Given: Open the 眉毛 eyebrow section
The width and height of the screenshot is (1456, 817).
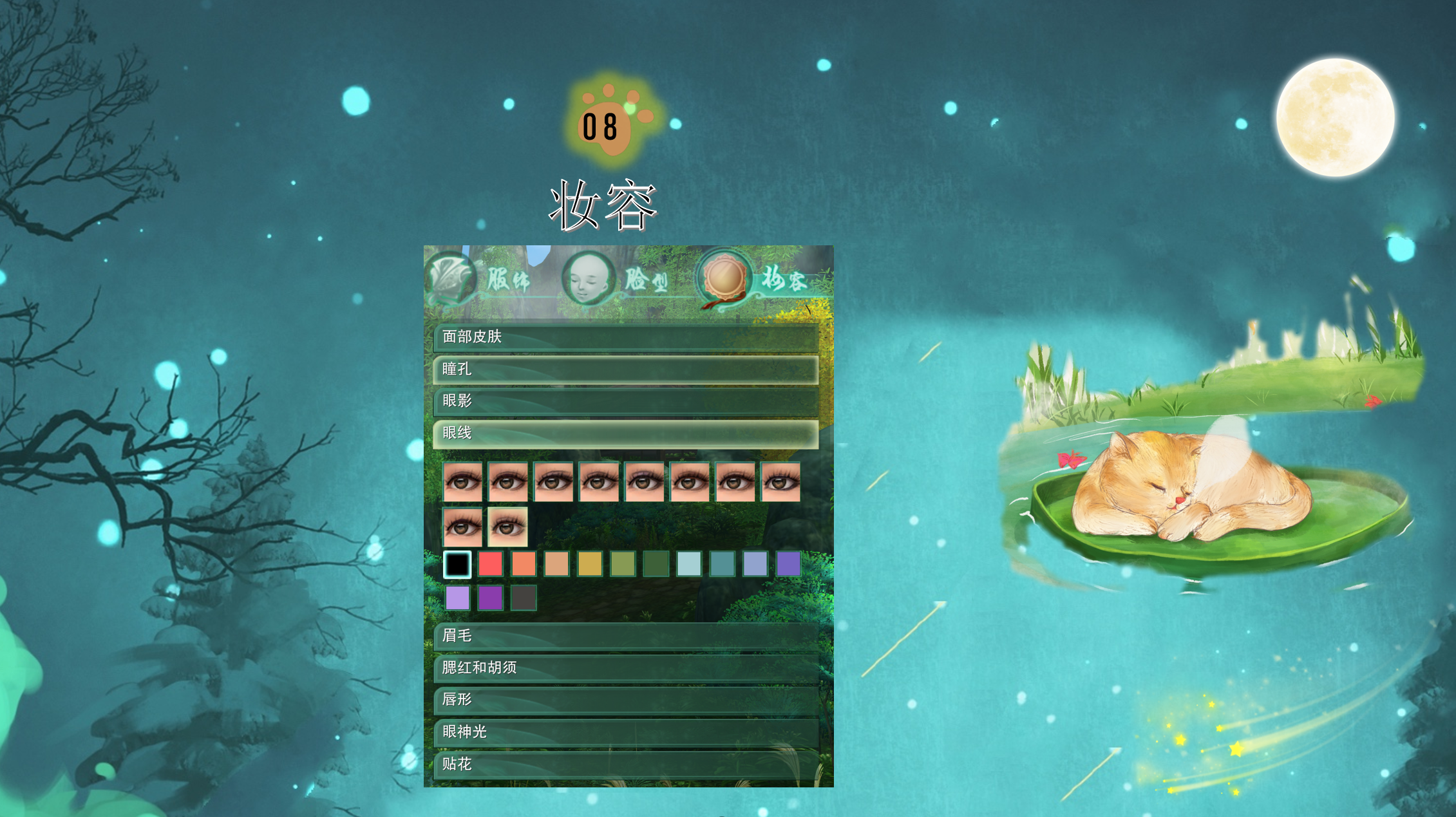Looking at the screenshot, I should click(x=625, y=636).
